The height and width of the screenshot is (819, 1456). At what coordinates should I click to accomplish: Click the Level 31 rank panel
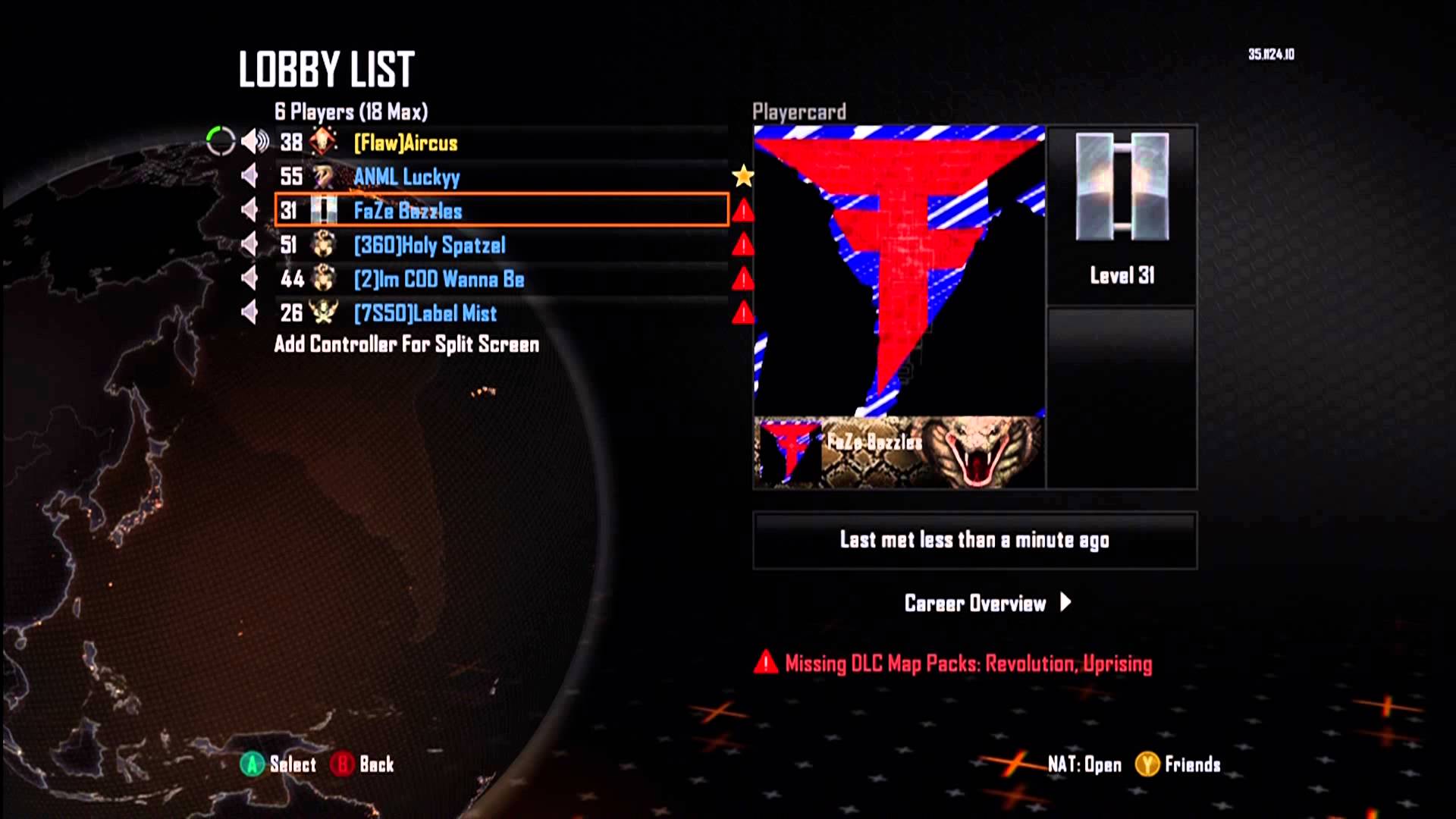point(1121,215)
